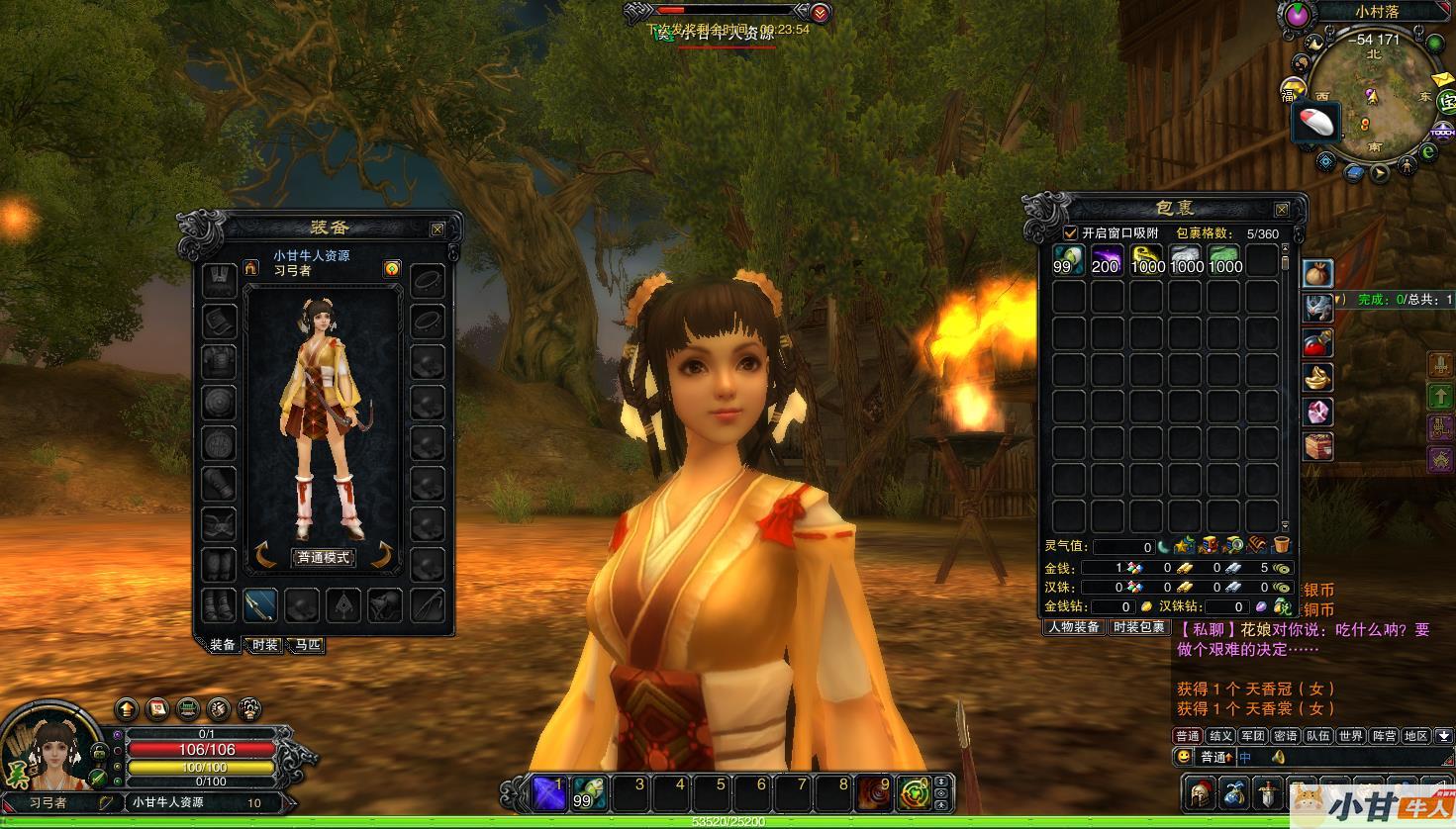Switch to the 时装 tab
The height and width of the screenshot is (829, 1456).
coord(264,645)
